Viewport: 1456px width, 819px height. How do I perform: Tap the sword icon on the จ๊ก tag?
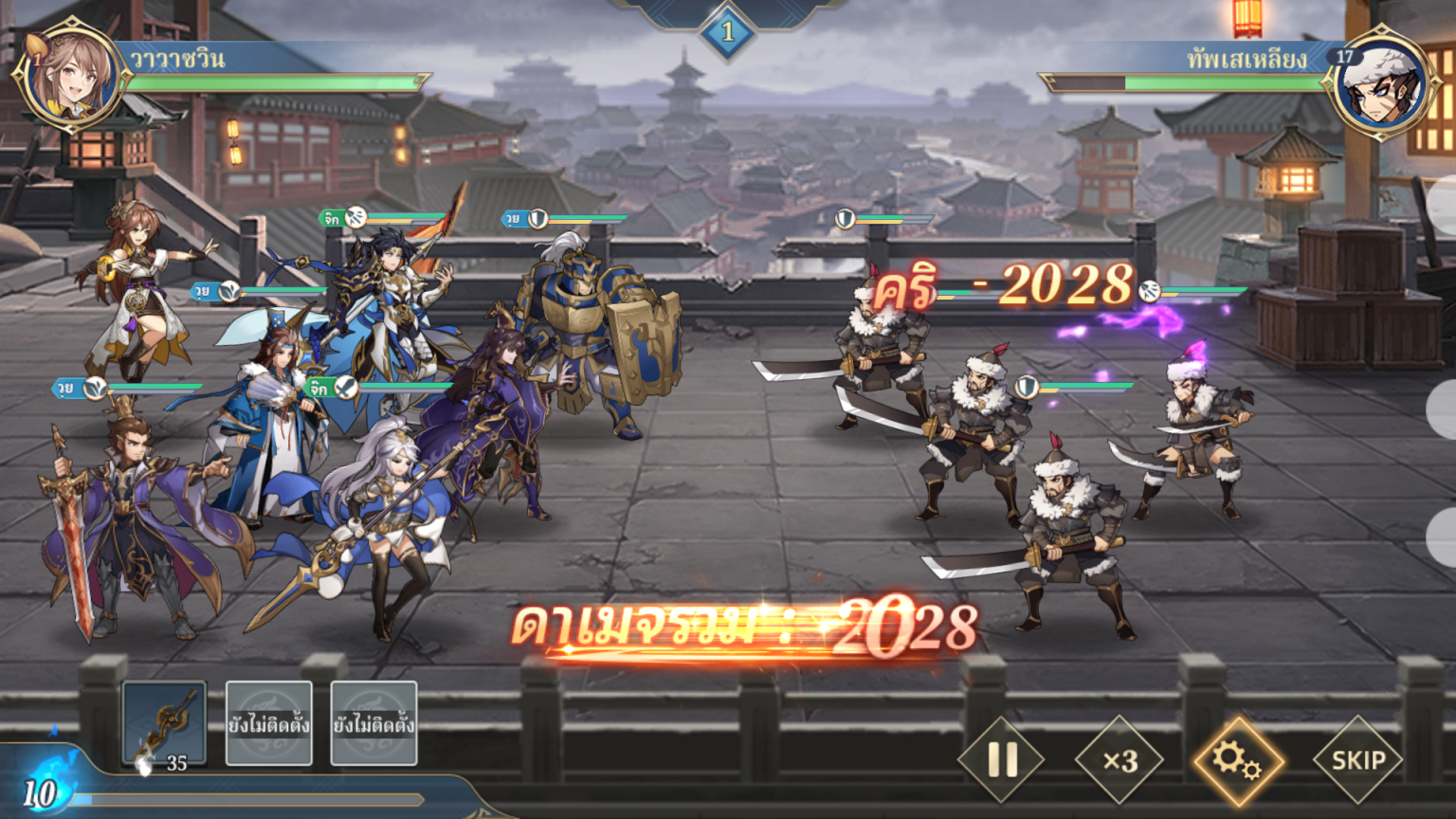[x=347, y=386]
